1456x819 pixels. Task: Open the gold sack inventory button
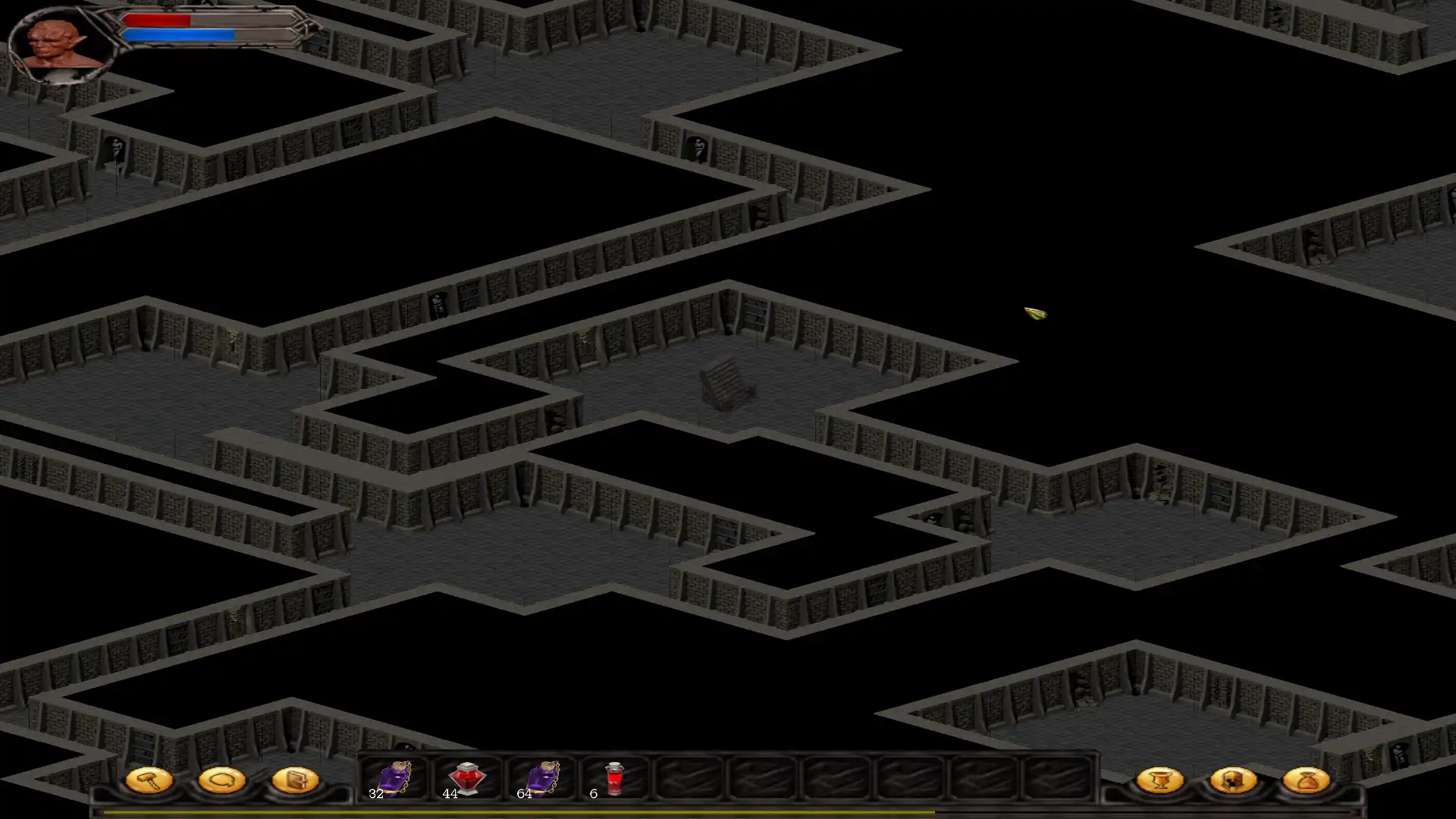(x=1306, y=780)
